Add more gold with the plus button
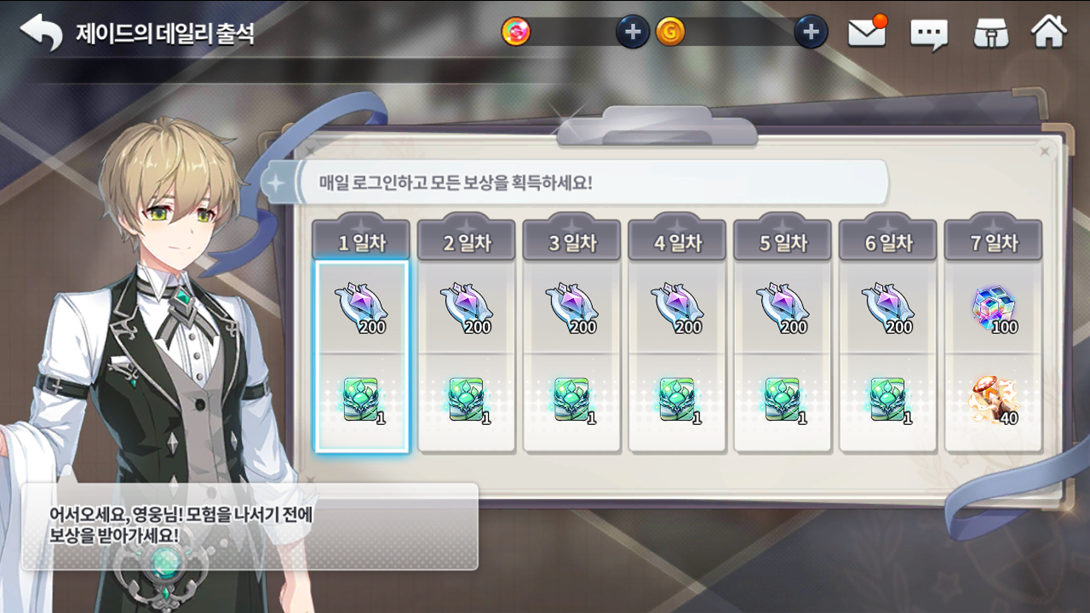The width and height of the screenshot is (1090, 613). (811, 32)
